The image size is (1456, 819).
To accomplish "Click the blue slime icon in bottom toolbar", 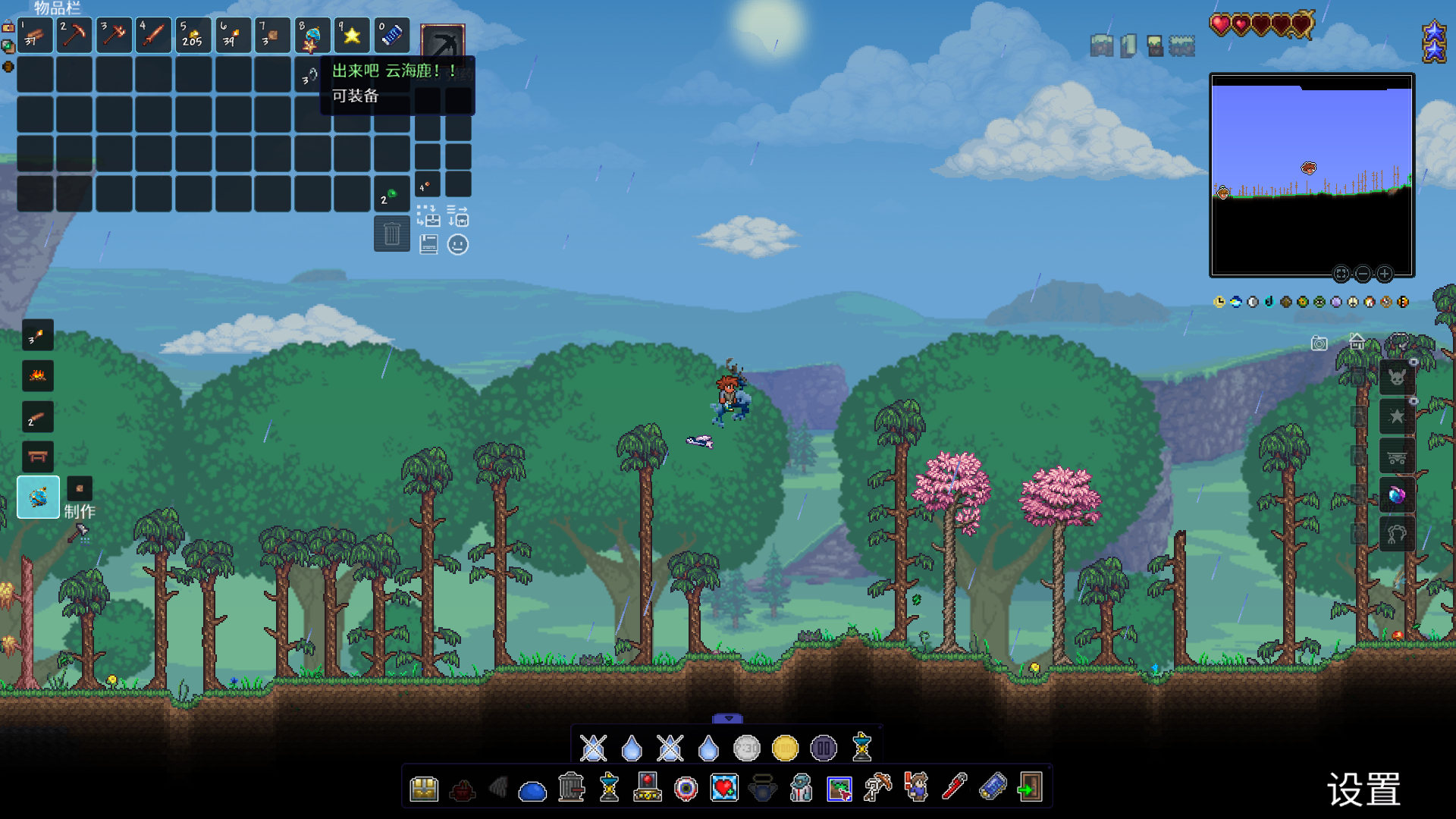I will (x=532, y=791).
